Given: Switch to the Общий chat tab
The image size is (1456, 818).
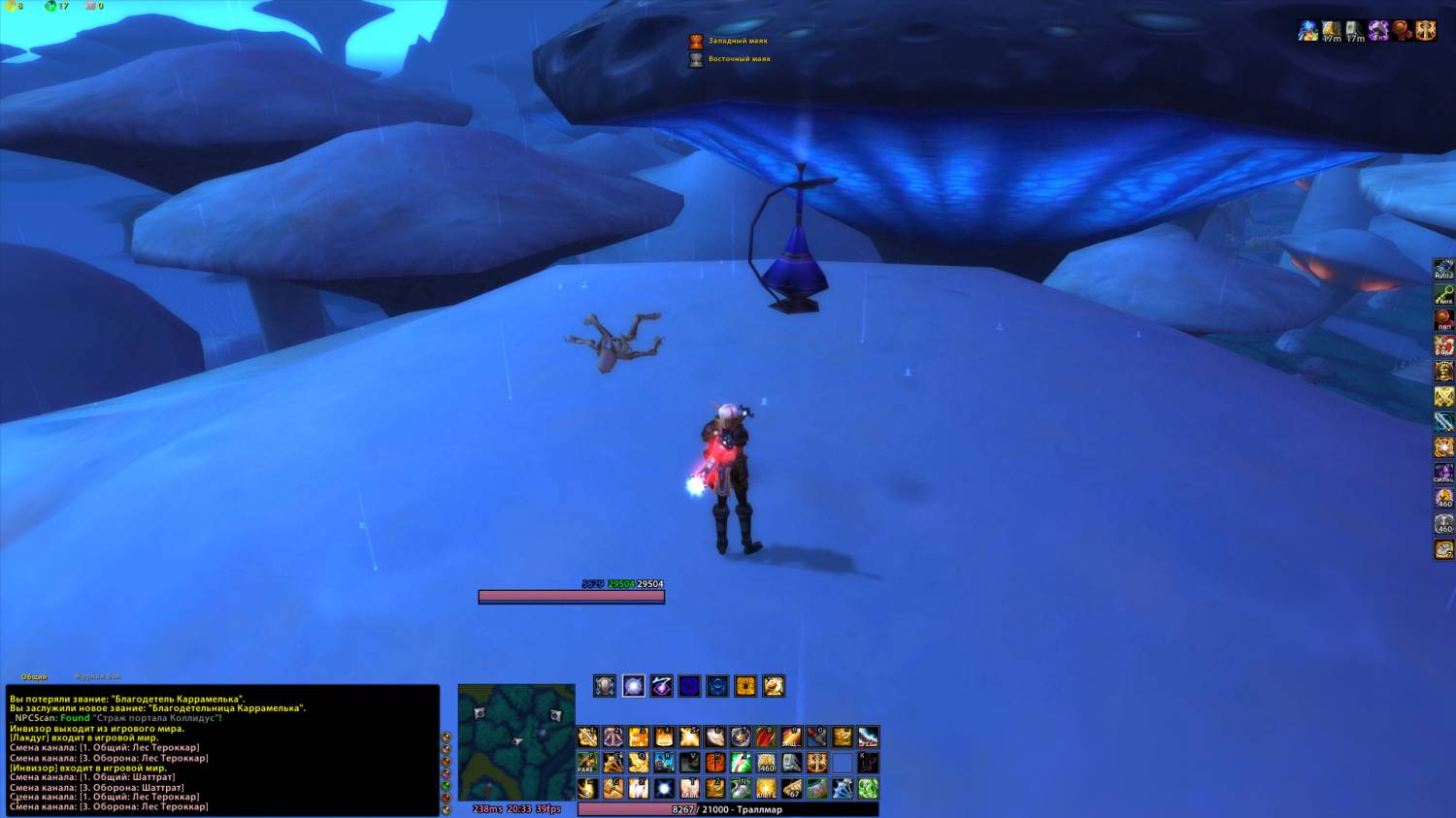Looking at the screenshot, I should (x=34, y=676).
